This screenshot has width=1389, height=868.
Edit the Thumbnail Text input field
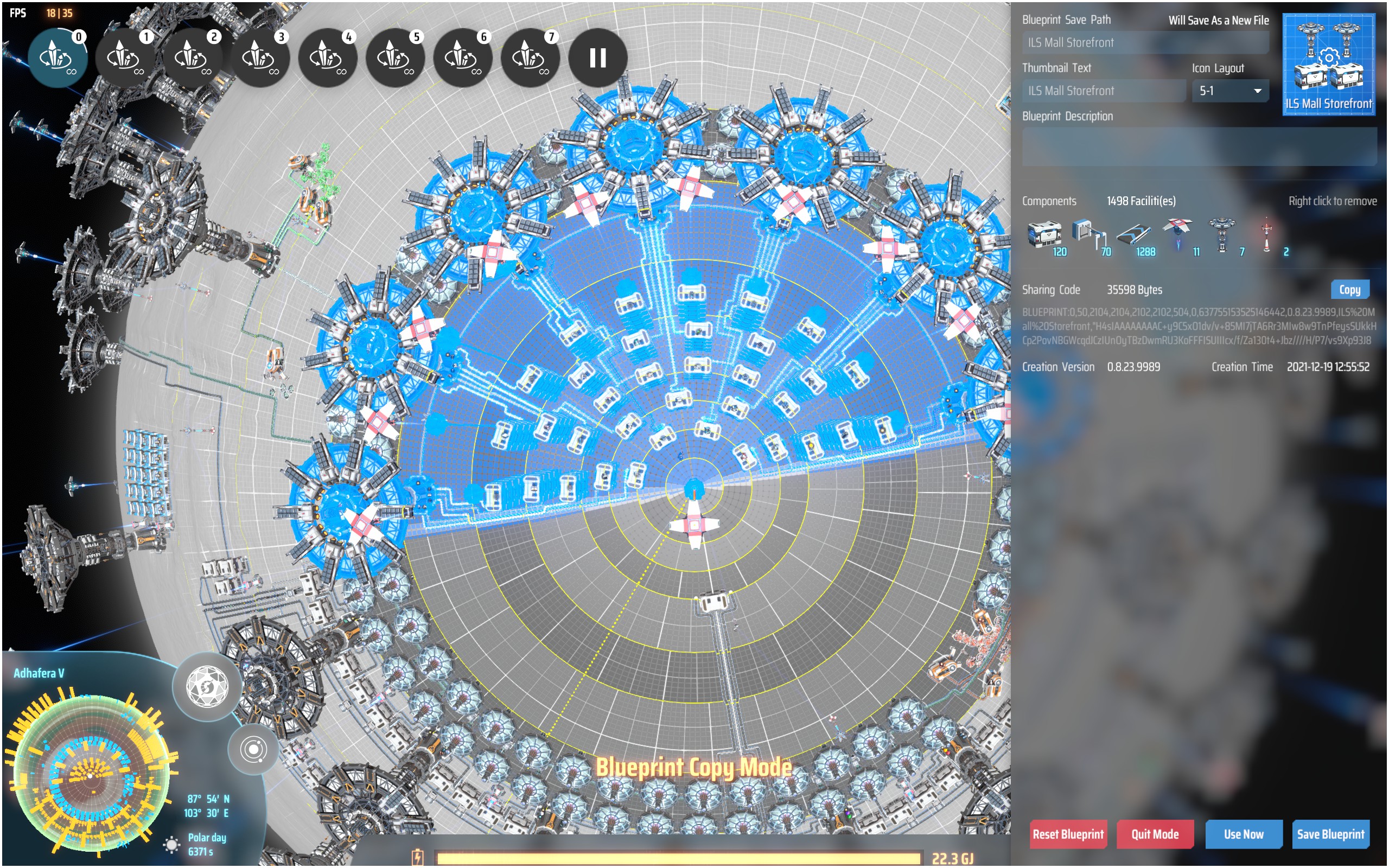(1103, 91)
